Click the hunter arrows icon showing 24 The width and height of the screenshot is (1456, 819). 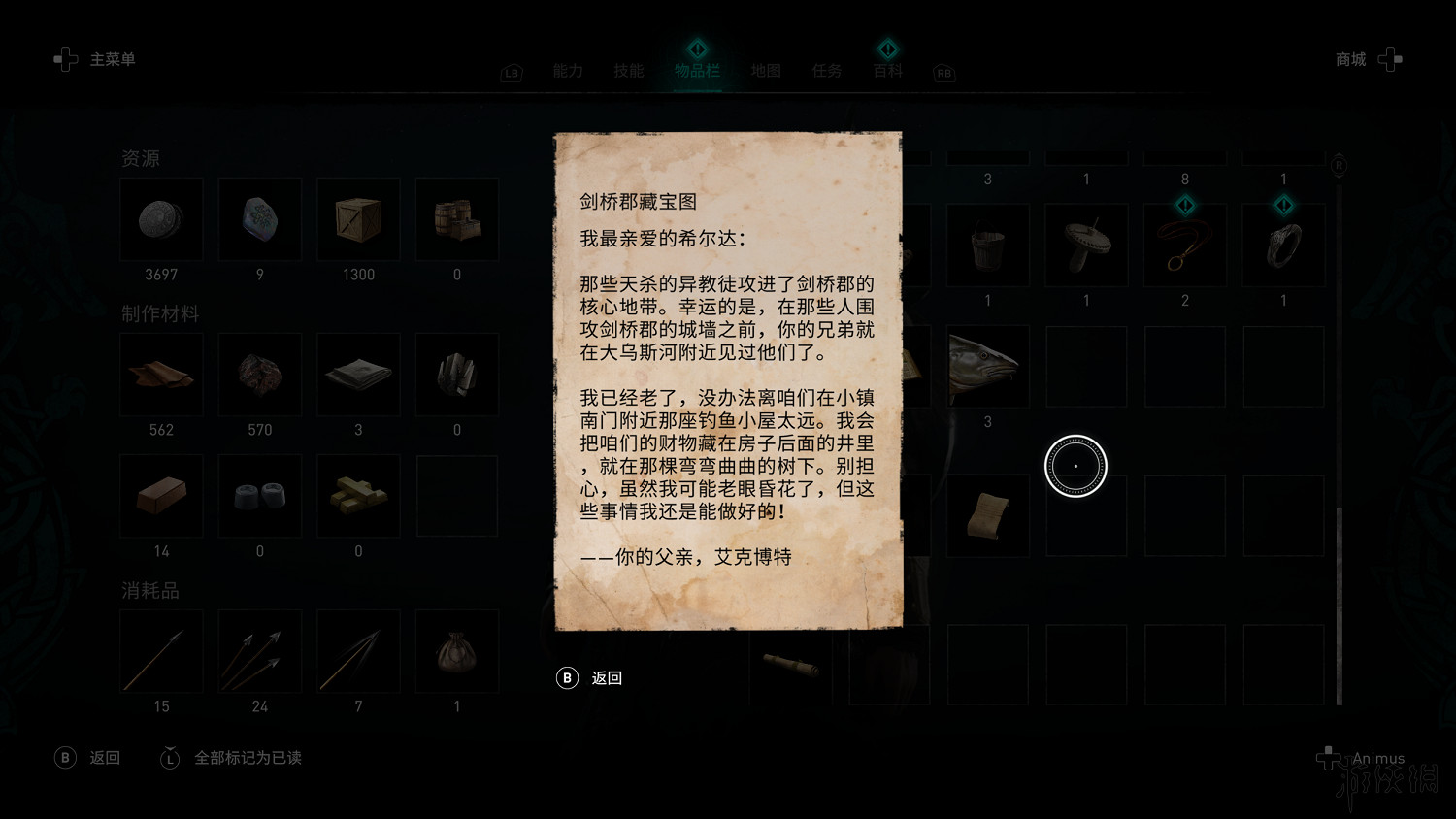pos(259,651)
